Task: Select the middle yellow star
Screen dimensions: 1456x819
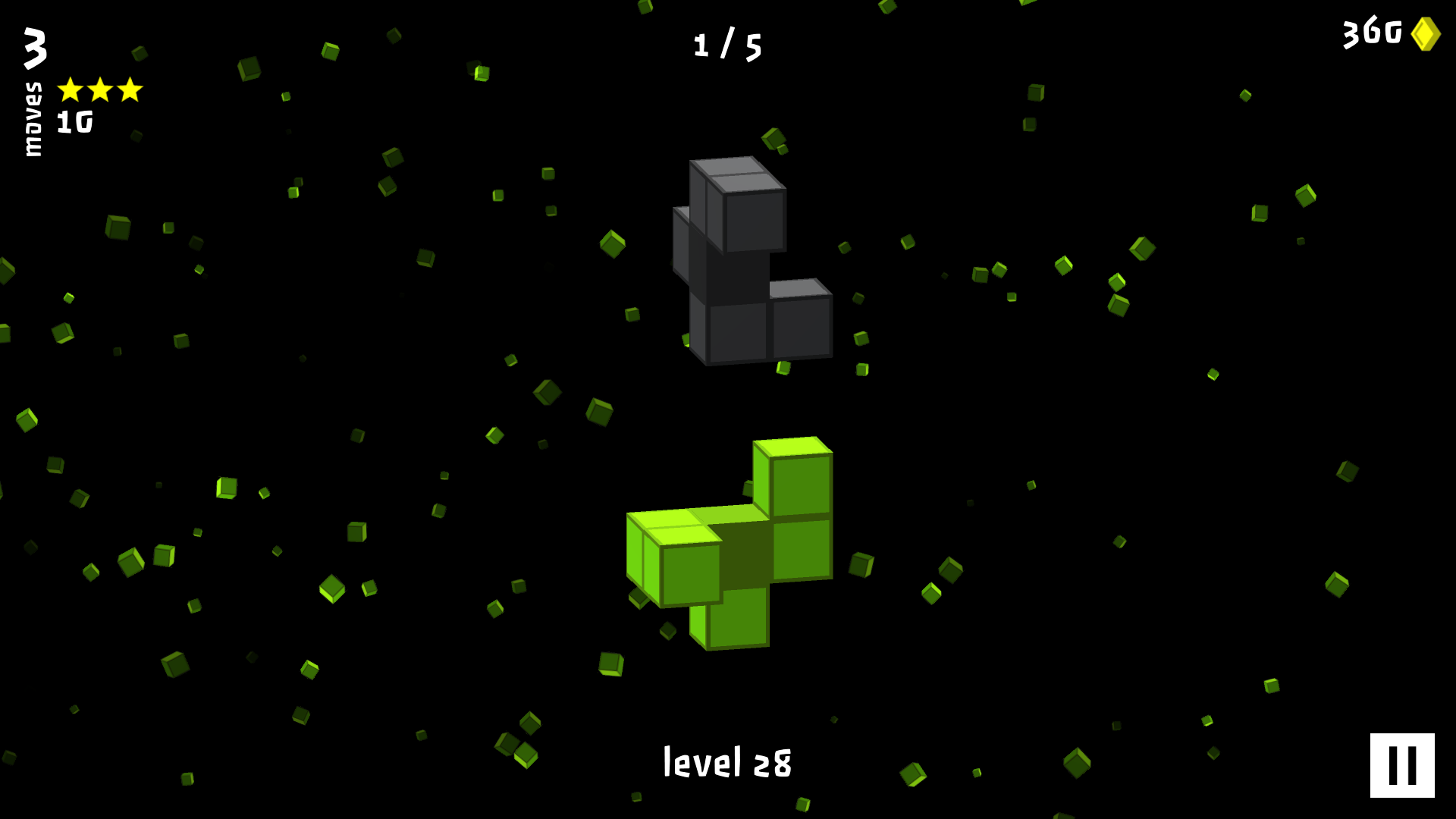Action: [99, 89]
